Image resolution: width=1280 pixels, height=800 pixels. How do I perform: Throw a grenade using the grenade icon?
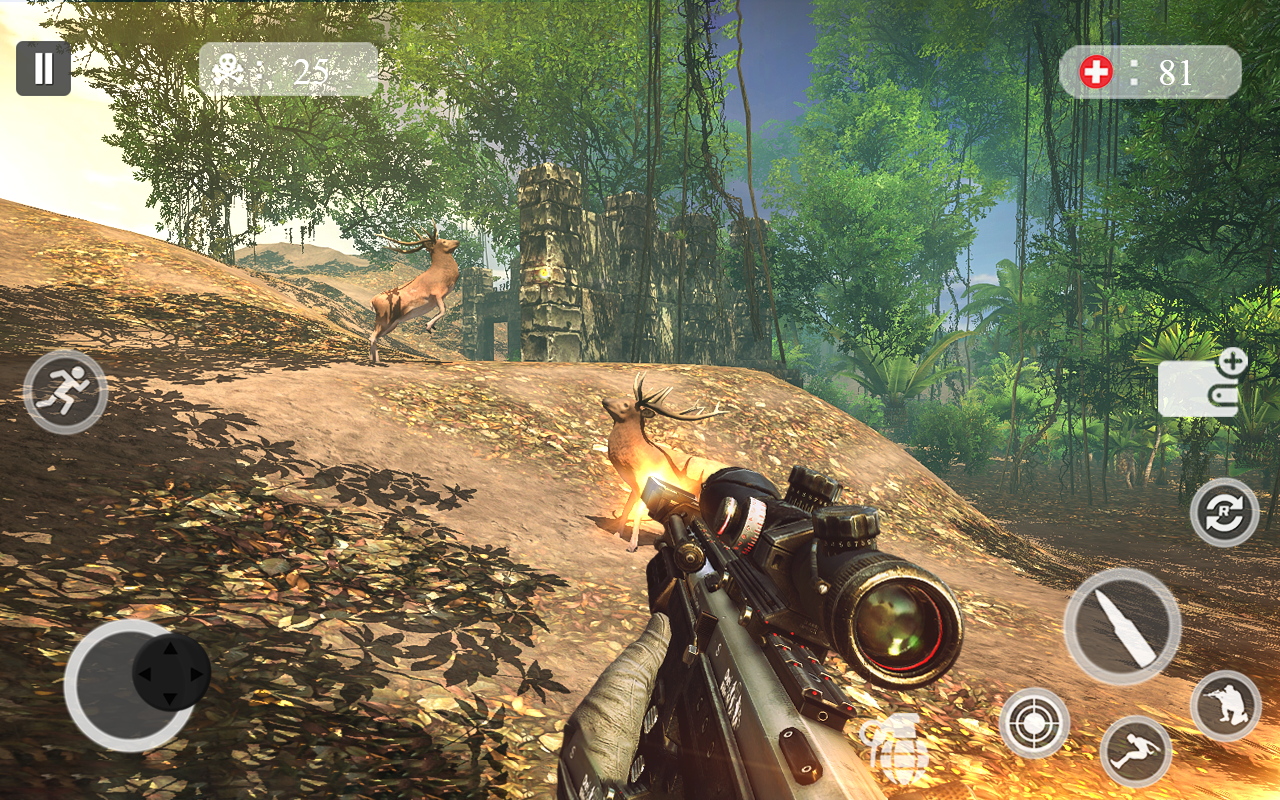coord(895,748)
